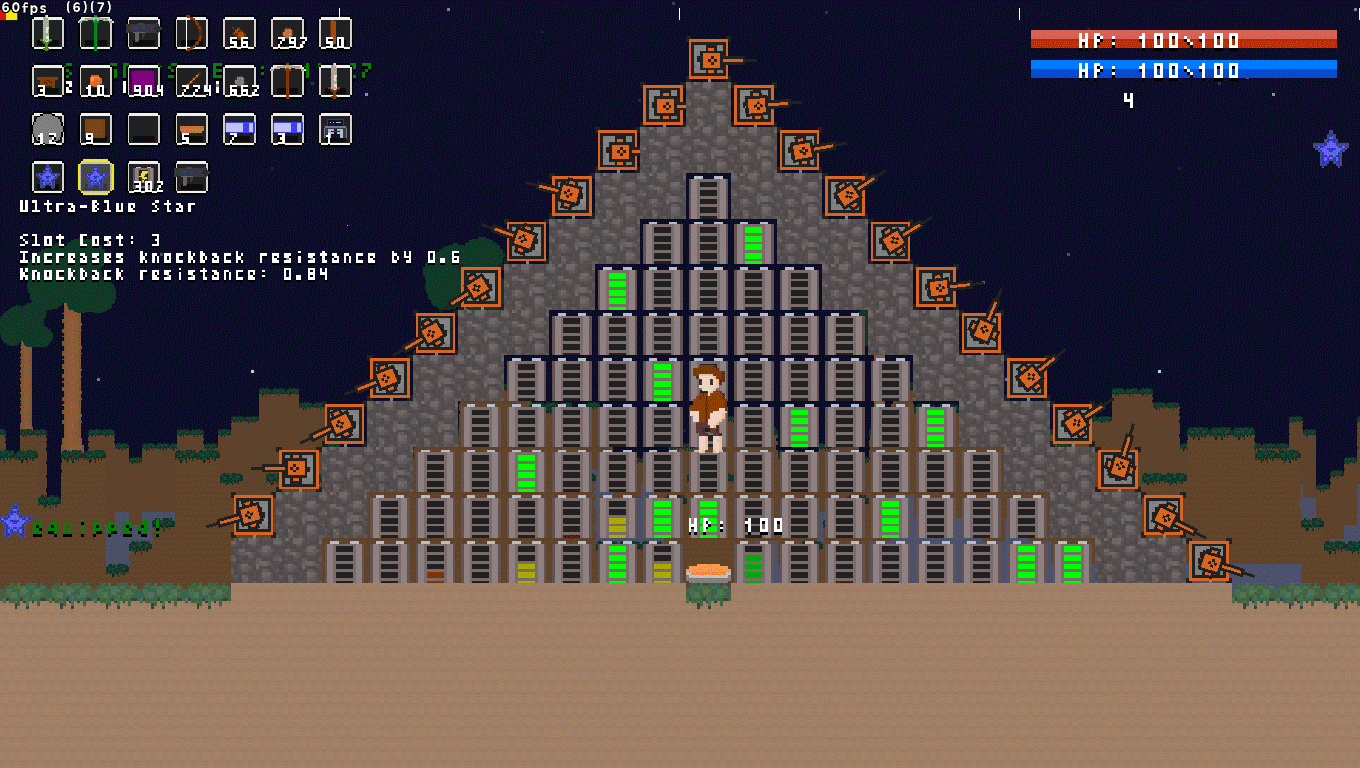Pick the gun slot beside the bow
The height and width of the screenshot is (768, 1360).
[x=144, y=33]
